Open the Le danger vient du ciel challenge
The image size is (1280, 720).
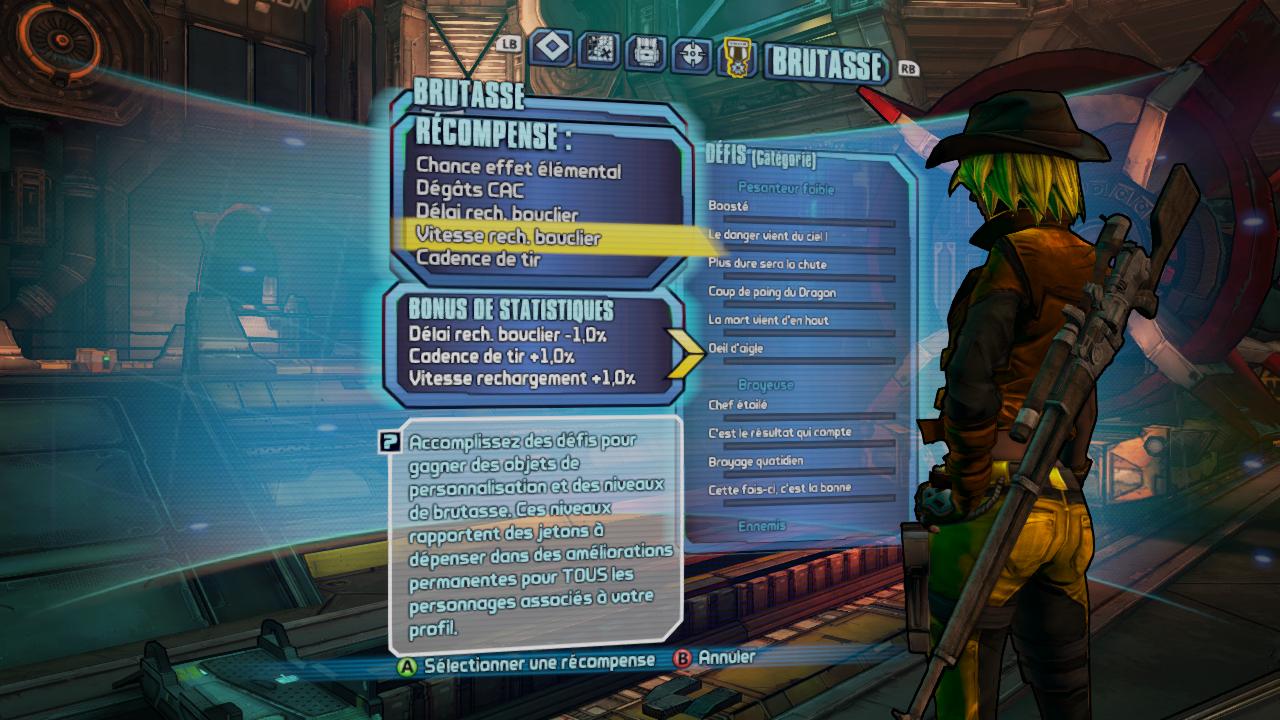point(767,236)
